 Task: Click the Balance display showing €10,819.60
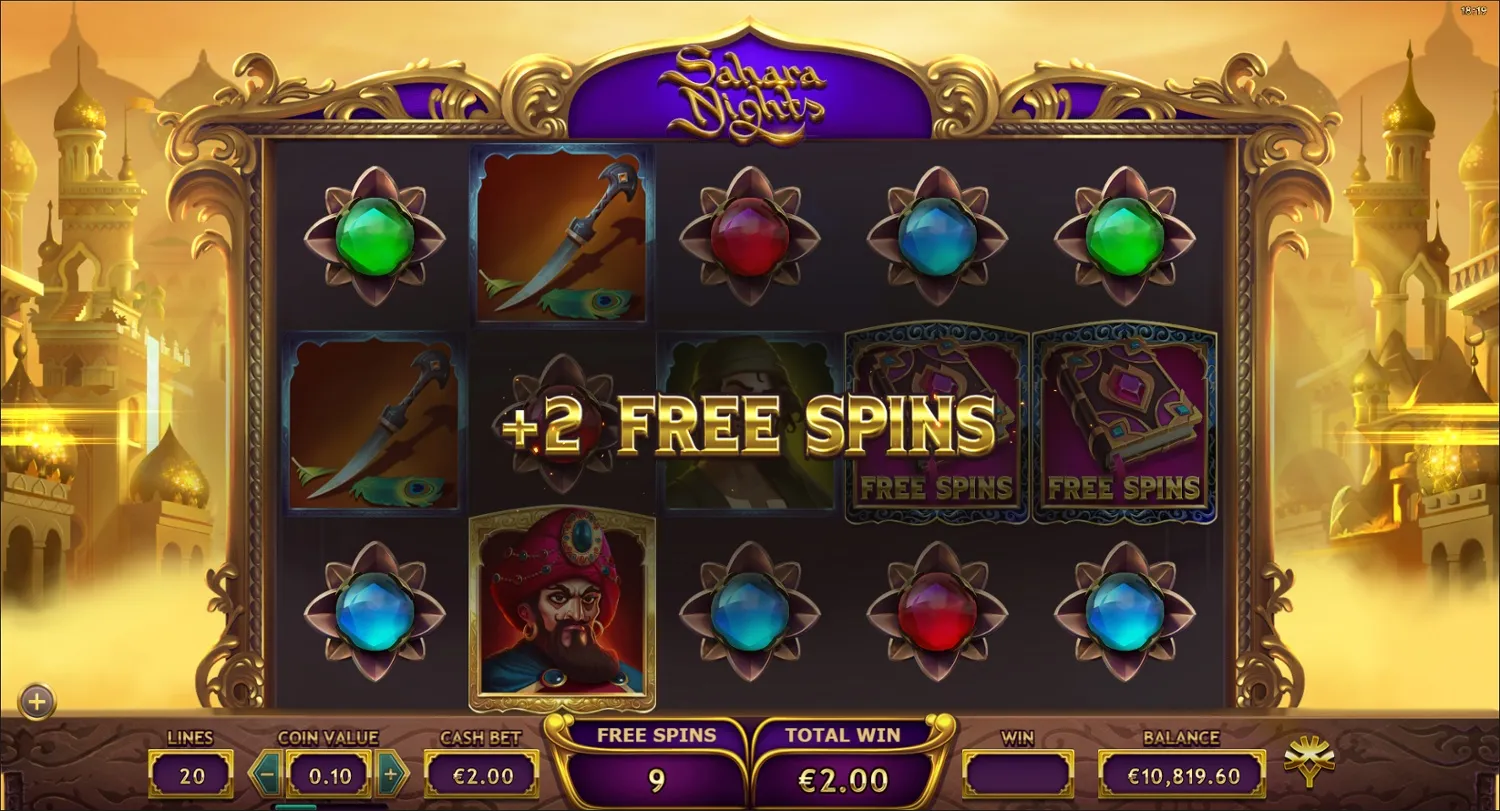pos(1184,773)
